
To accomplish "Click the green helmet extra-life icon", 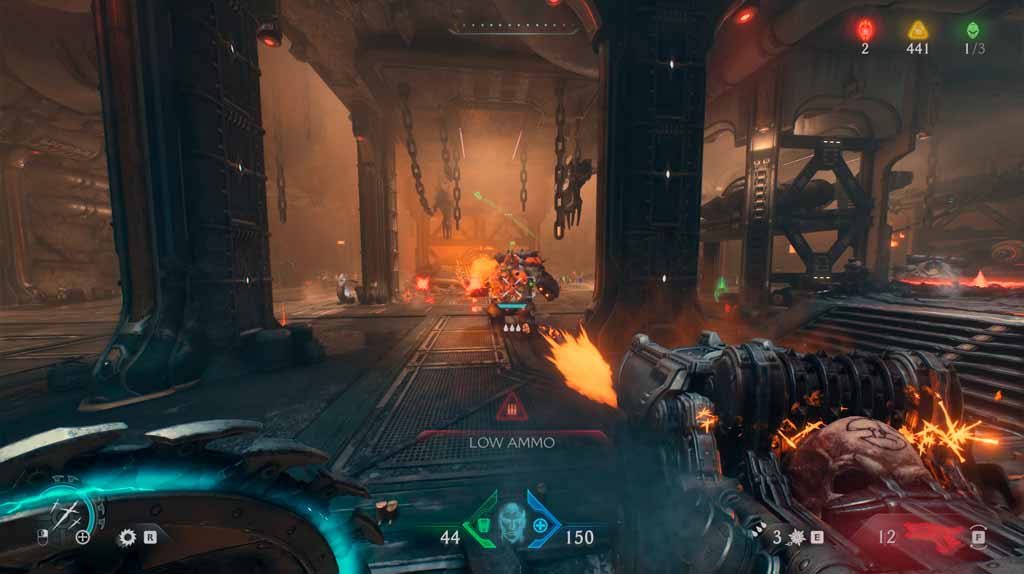I will [x=971, y=30].
